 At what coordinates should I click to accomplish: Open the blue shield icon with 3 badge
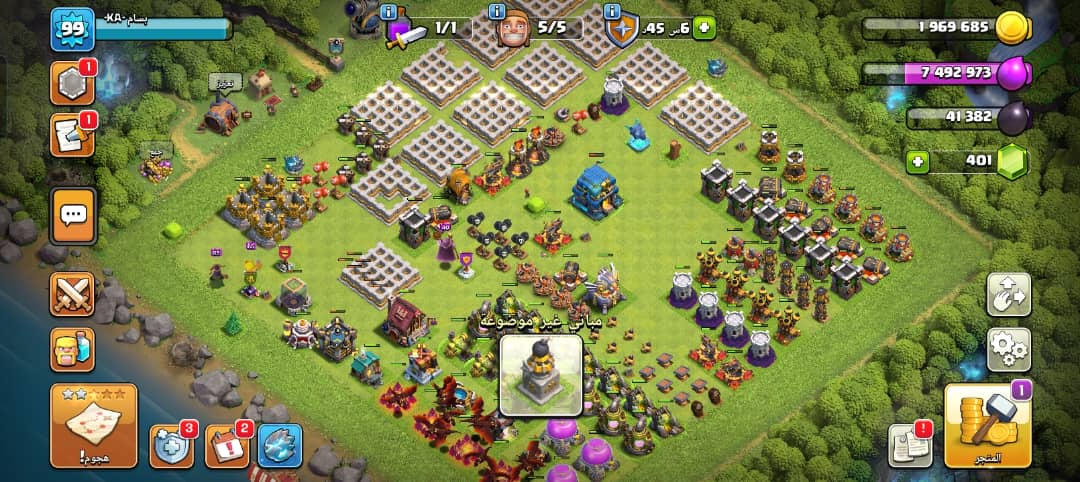pos(172,446)
